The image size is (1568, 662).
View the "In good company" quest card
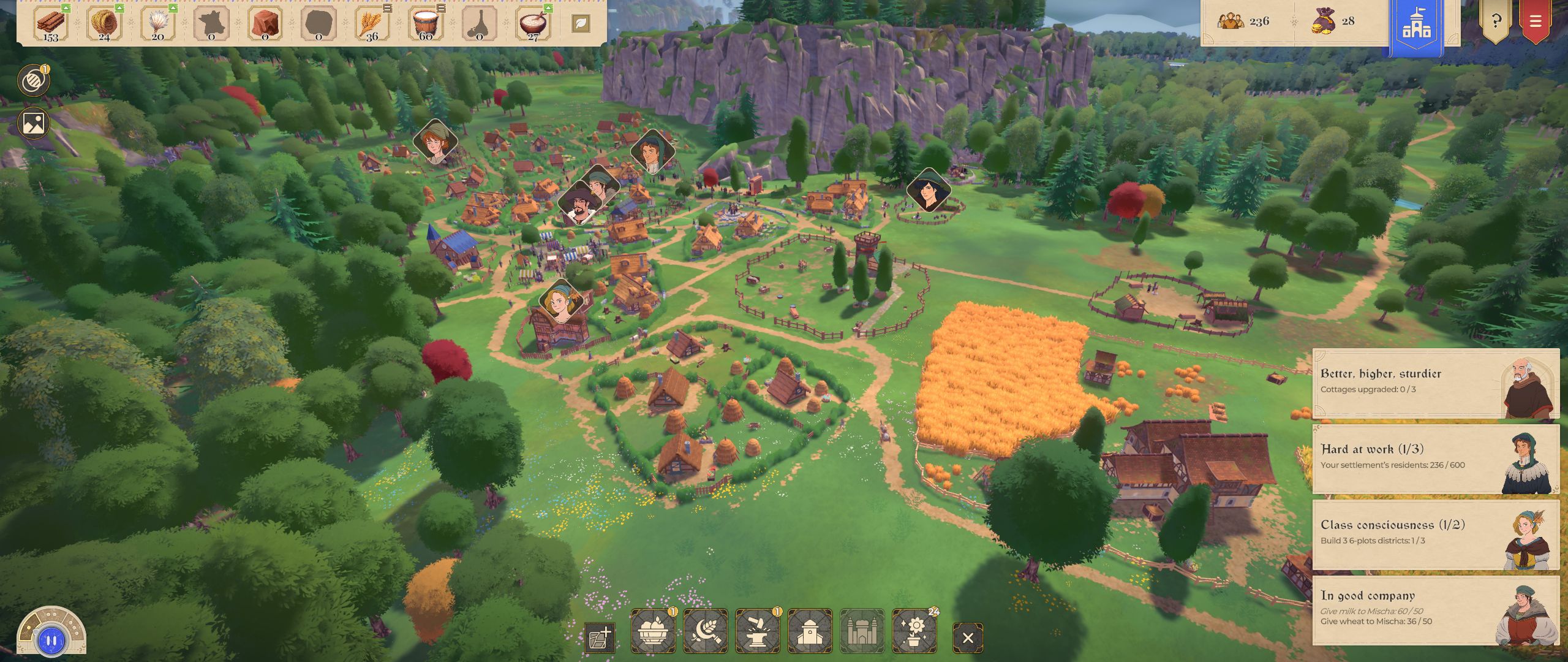coord(1434,610)
